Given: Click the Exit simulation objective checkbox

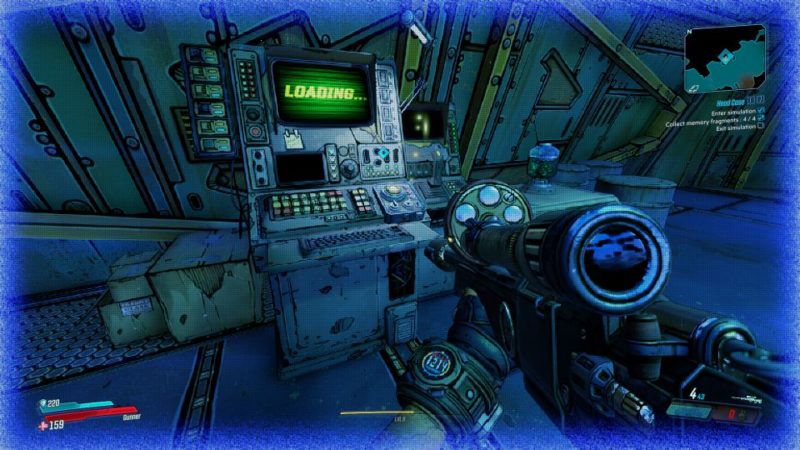Looking at the screenshot, I should click(x=761, y=125).
